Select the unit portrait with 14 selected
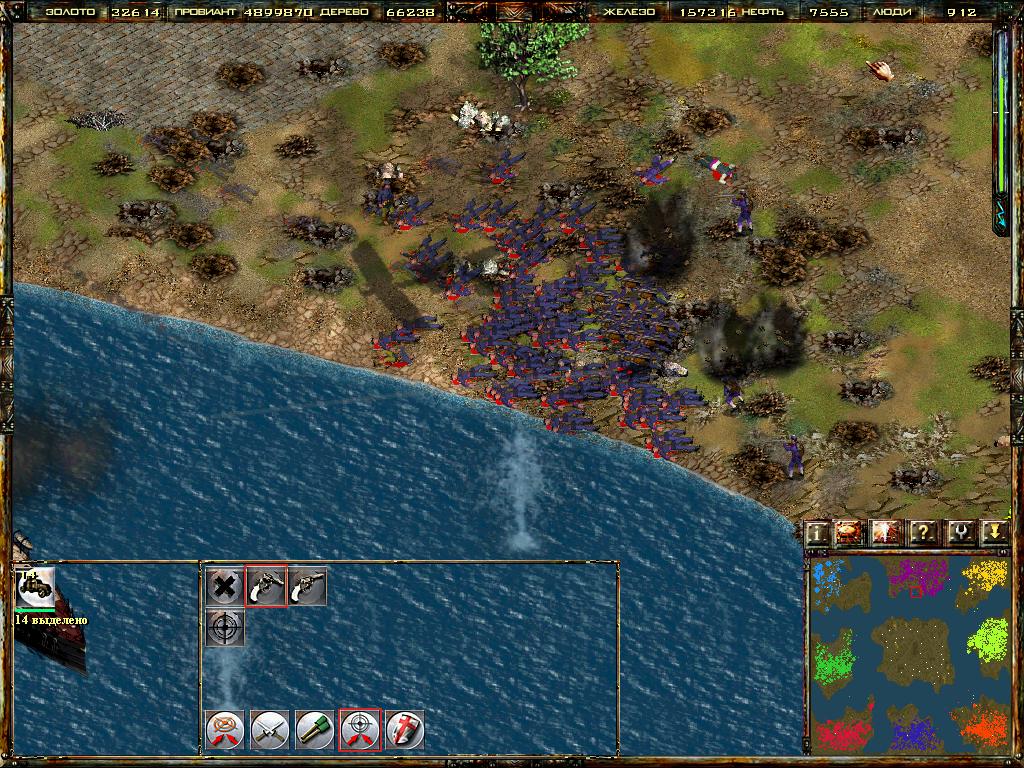This screenshot has width=1024, height=768. pyautogui.click(x=36, y=587)
